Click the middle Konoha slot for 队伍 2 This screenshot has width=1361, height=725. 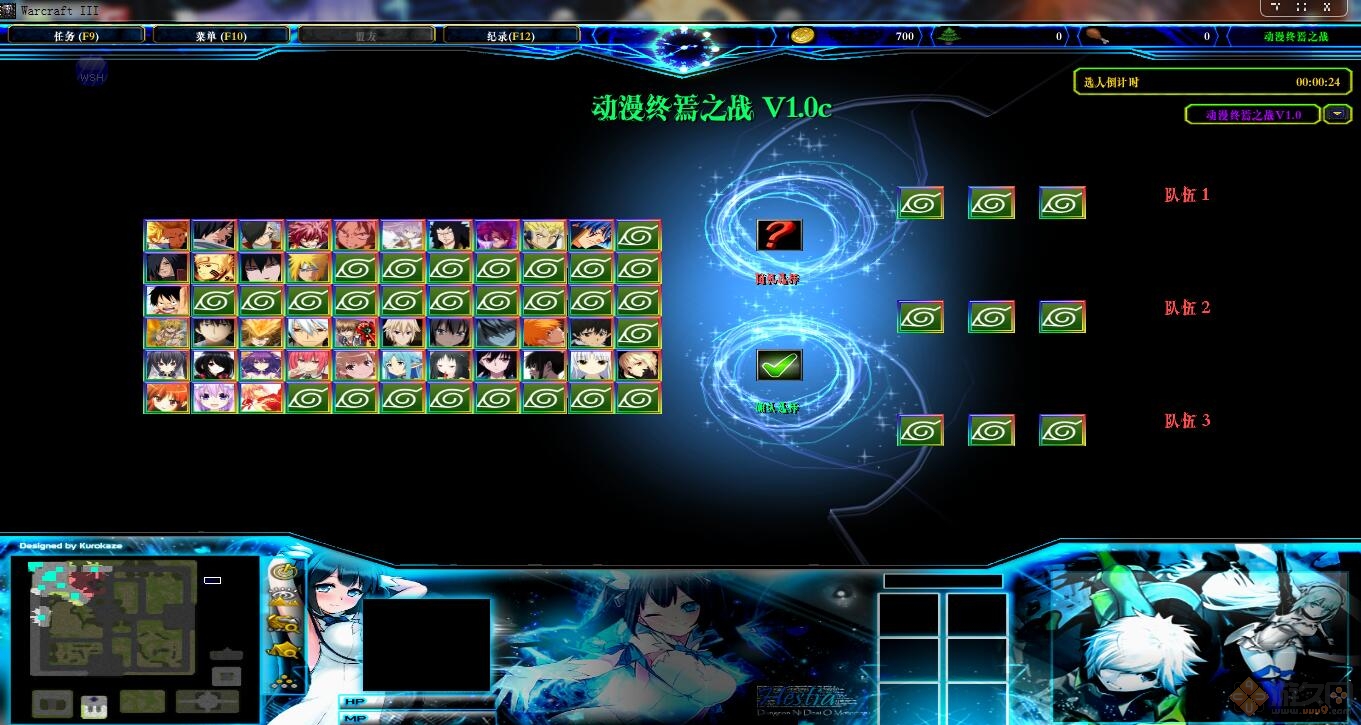[x=991, y=316]
